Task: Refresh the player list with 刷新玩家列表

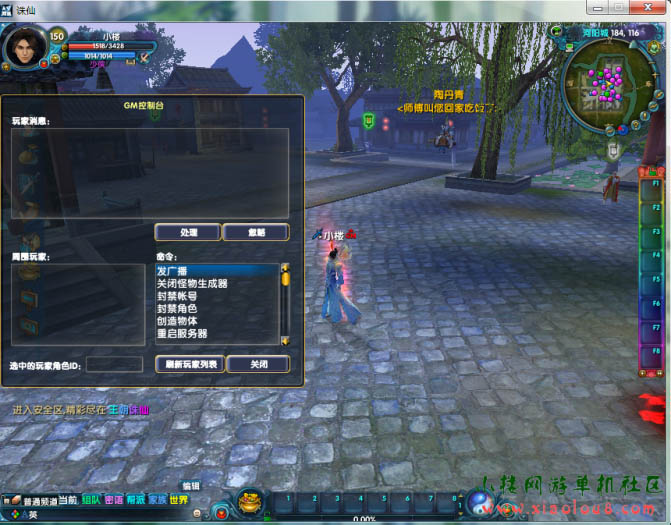Action: click(190, 364)
